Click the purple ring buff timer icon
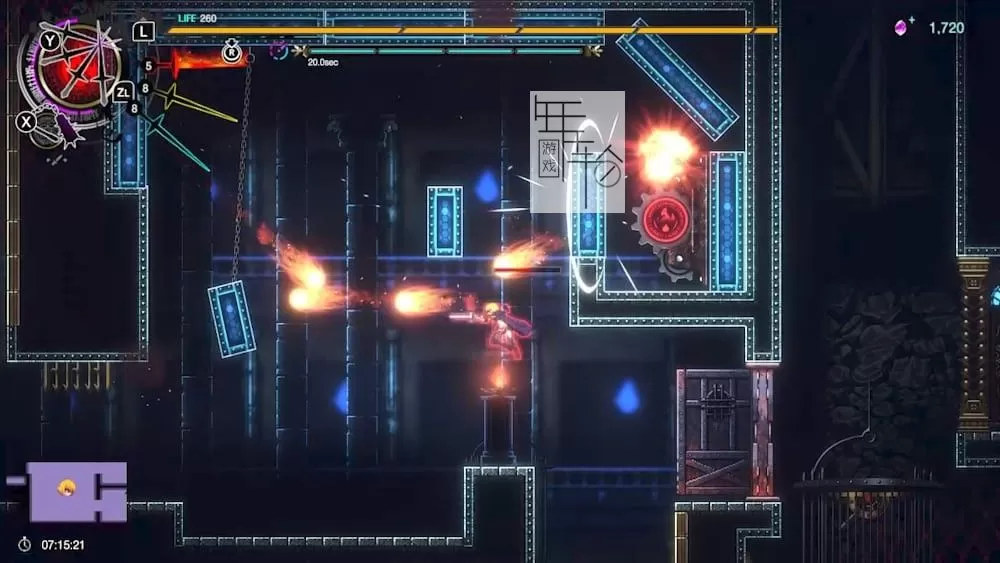 [279, 51]
